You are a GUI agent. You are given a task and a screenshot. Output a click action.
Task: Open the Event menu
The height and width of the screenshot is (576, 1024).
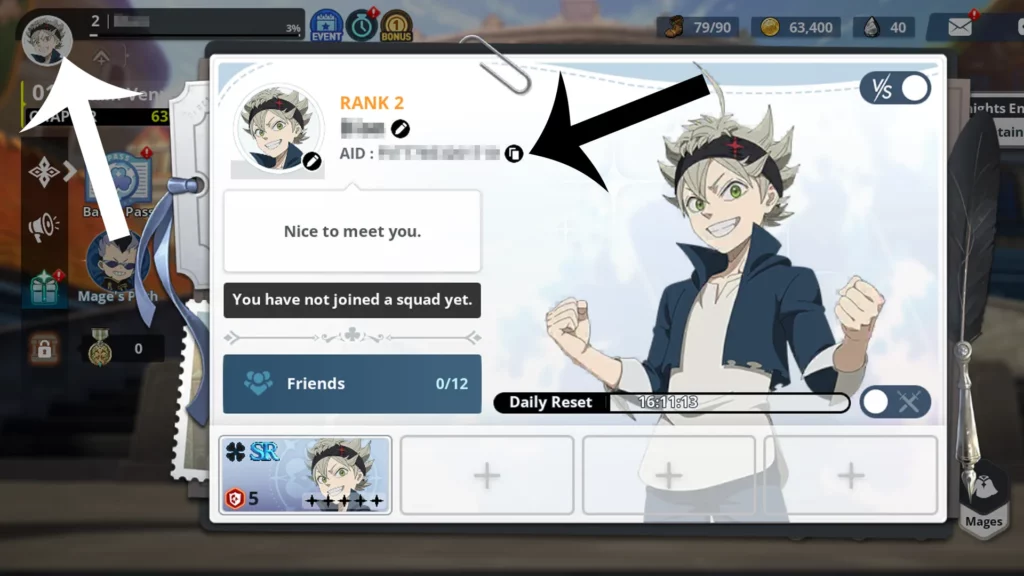pos(326,25)
